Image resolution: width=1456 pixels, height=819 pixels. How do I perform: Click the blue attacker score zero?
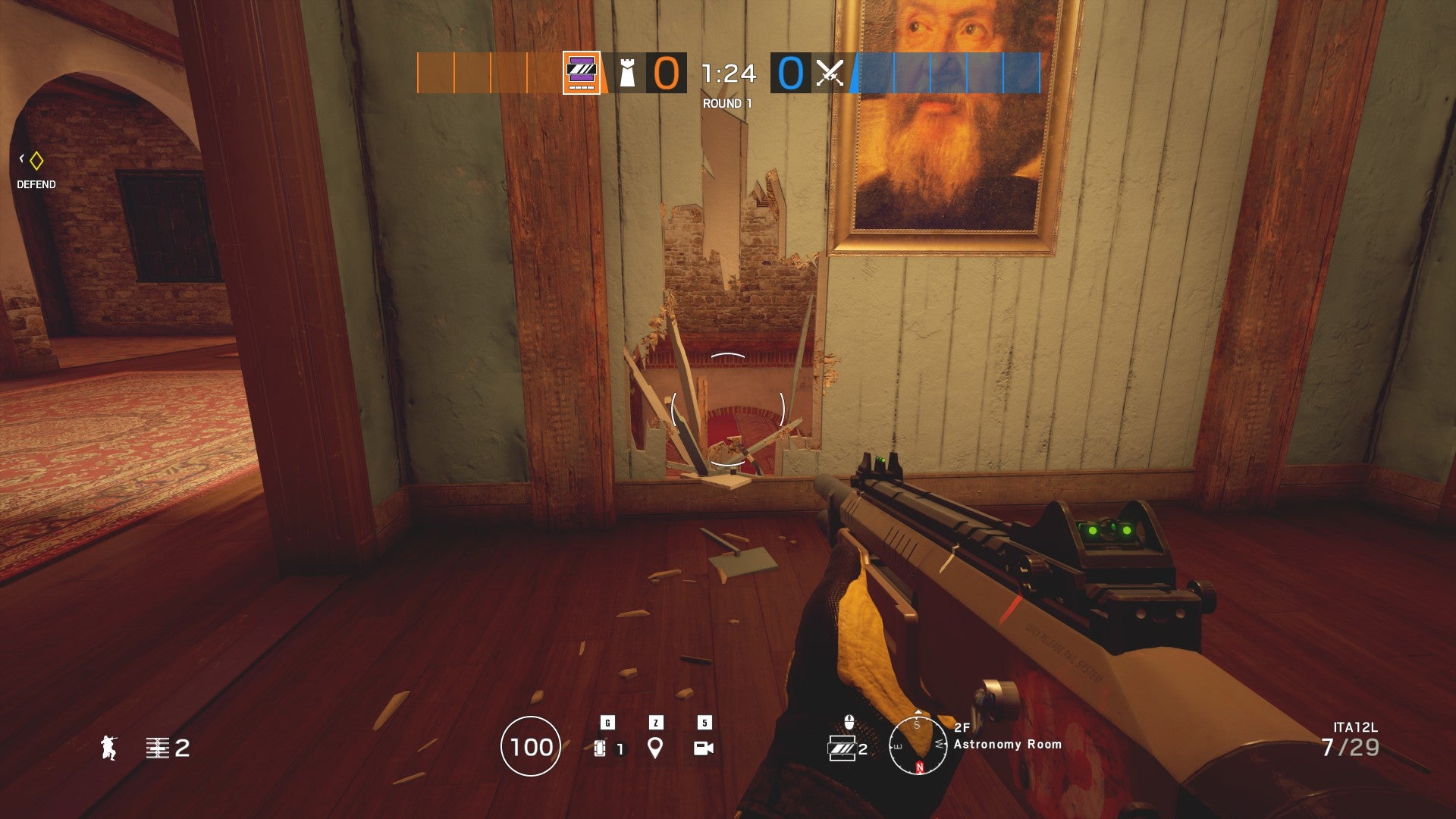[x=789, y=74]
